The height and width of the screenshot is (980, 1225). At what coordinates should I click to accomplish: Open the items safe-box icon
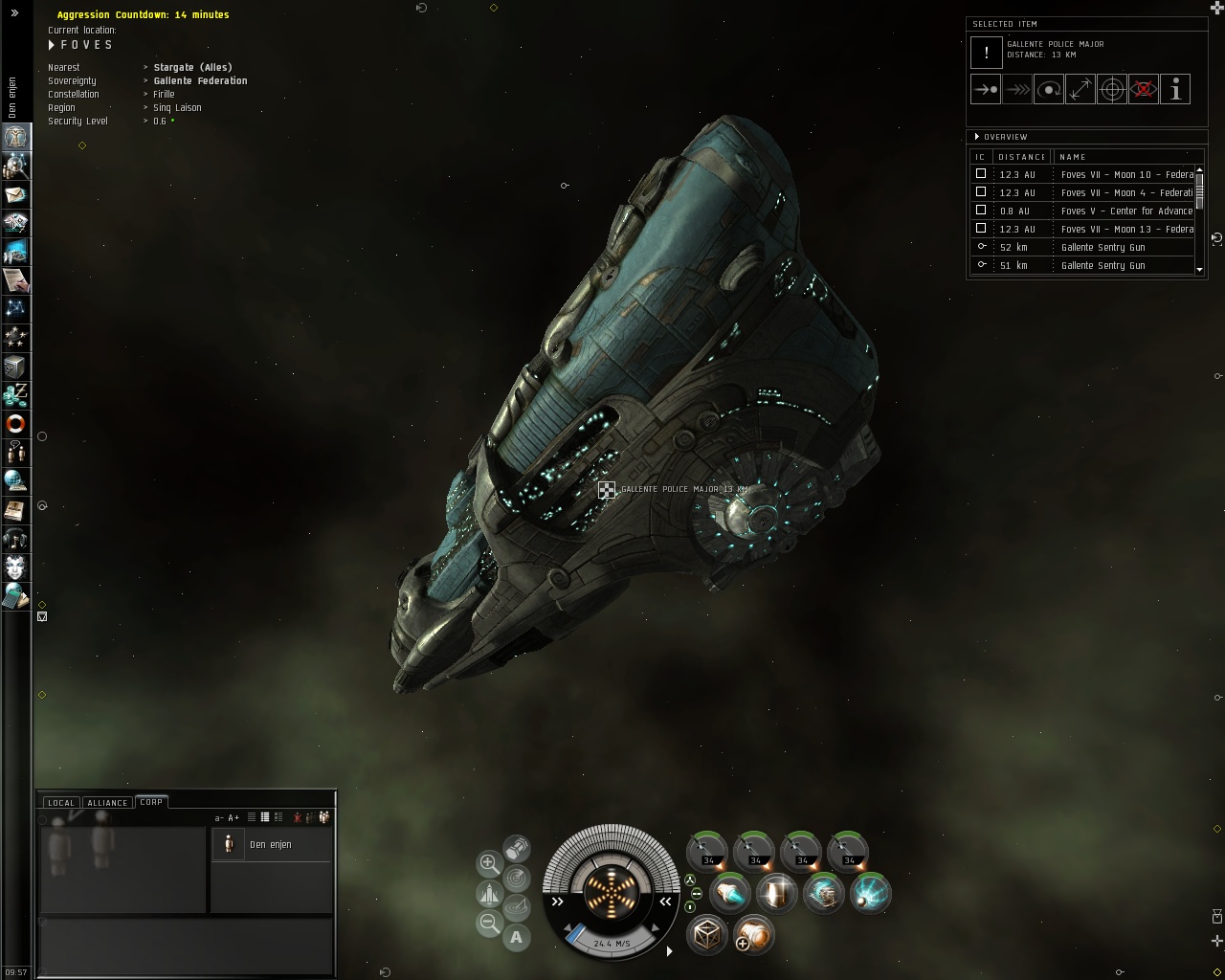tap(16, 366)
